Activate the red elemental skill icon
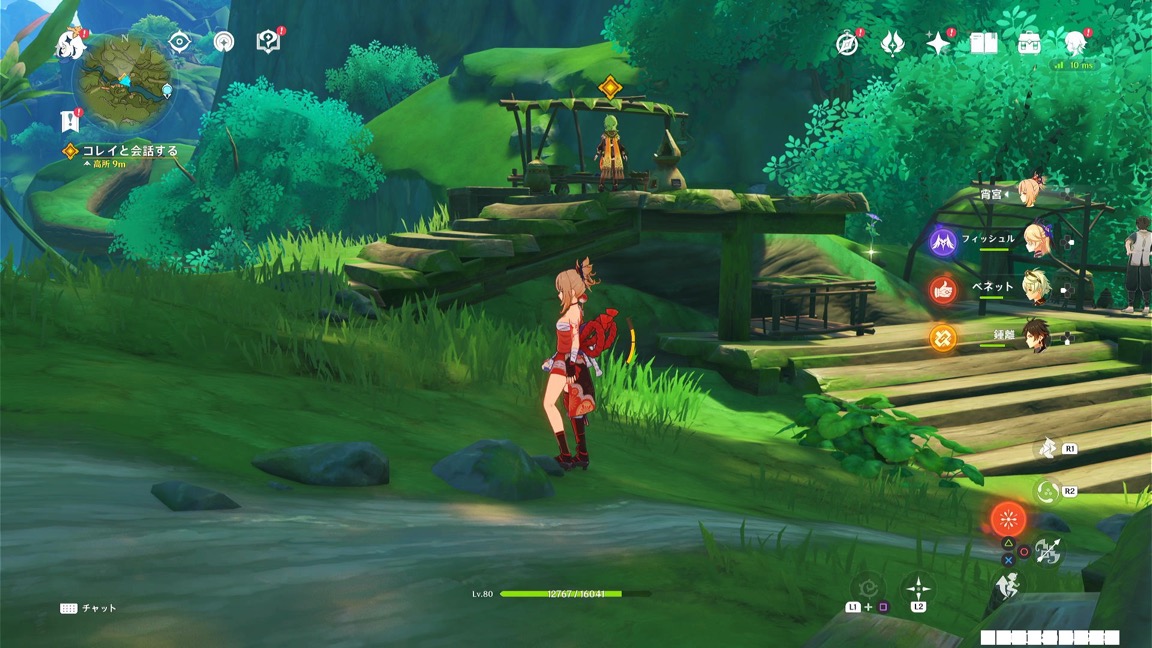 coord(1007,519)
